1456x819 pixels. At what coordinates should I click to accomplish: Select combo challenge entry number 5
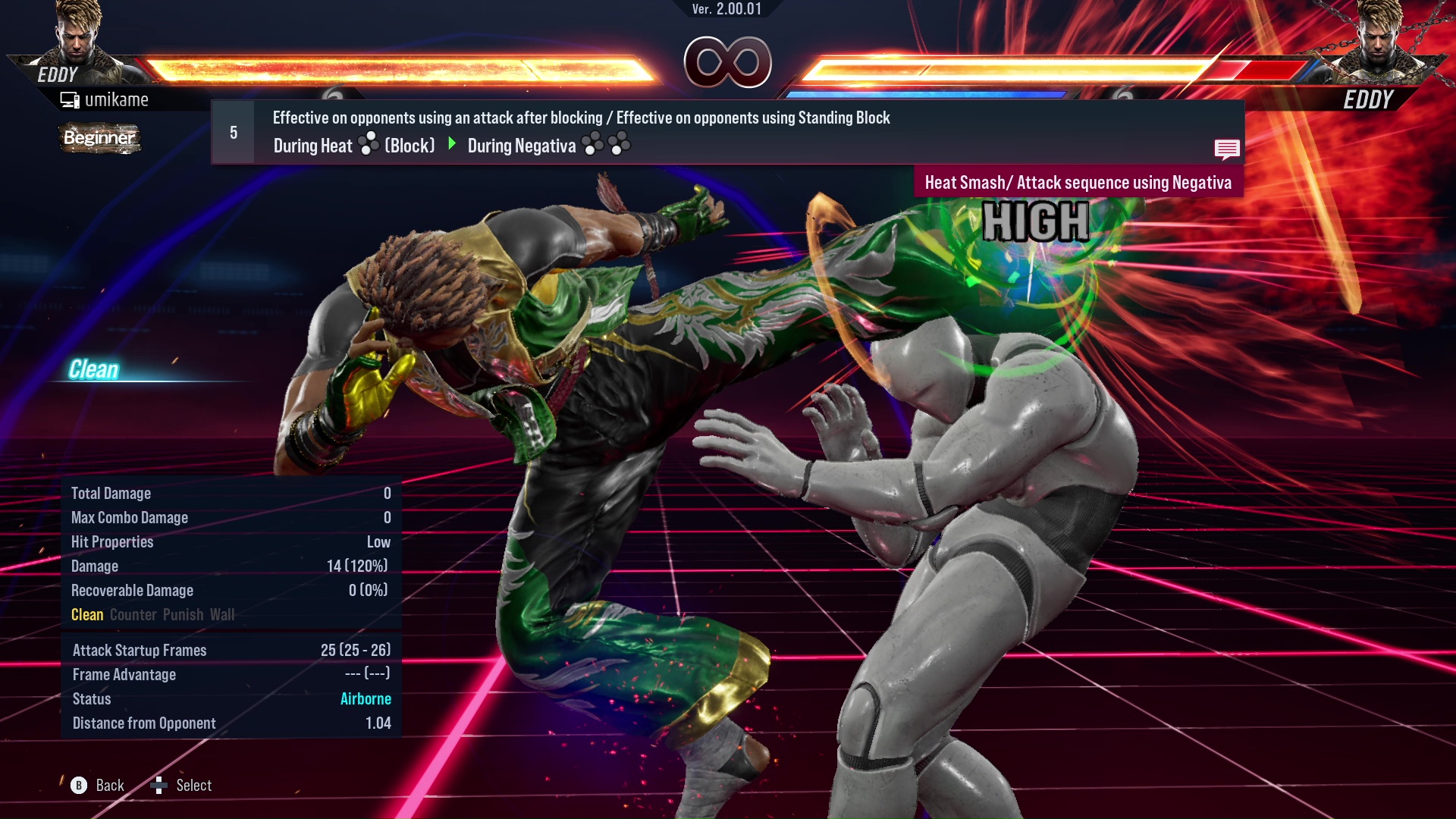point(234,133)
